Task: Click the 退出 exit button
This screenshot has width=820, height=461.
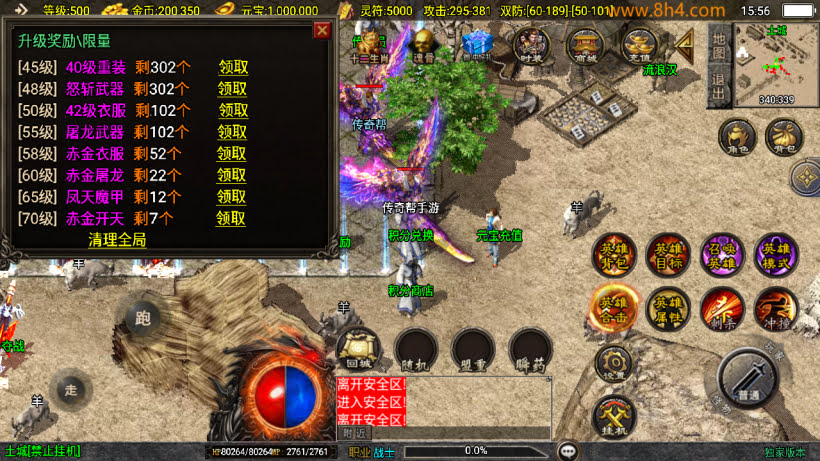Action: coord(719,84)
